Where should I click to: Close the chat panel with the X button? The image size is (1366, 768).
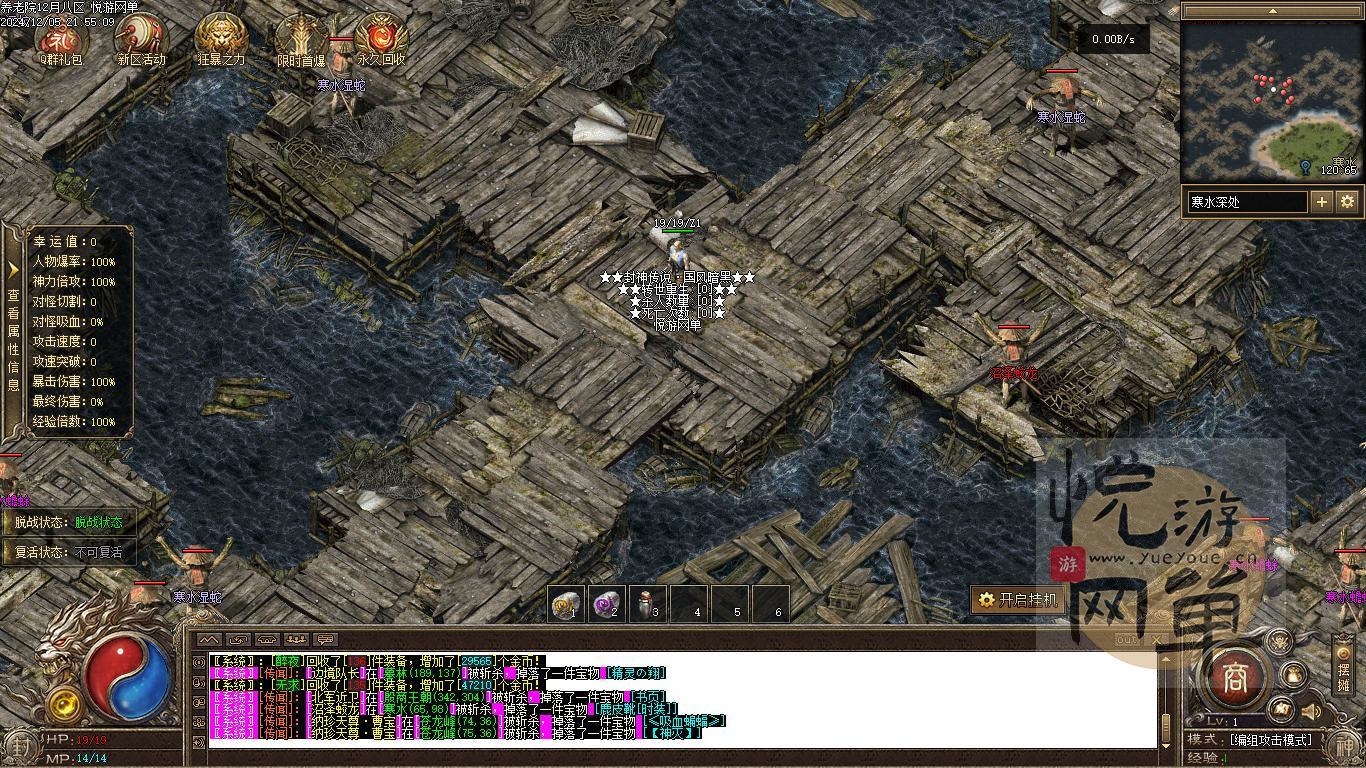coord(1157,640)
